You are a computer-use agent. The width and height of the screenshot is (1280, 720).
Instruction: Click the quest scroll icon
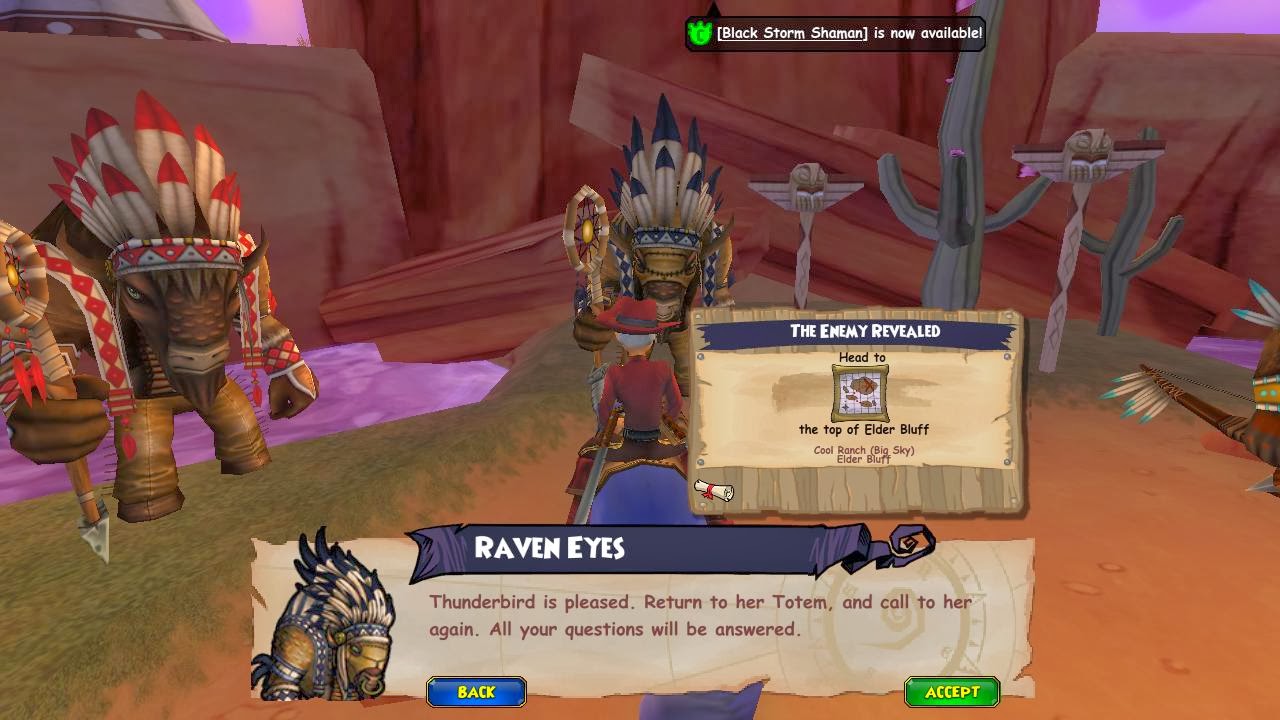[x=714, y=490]
